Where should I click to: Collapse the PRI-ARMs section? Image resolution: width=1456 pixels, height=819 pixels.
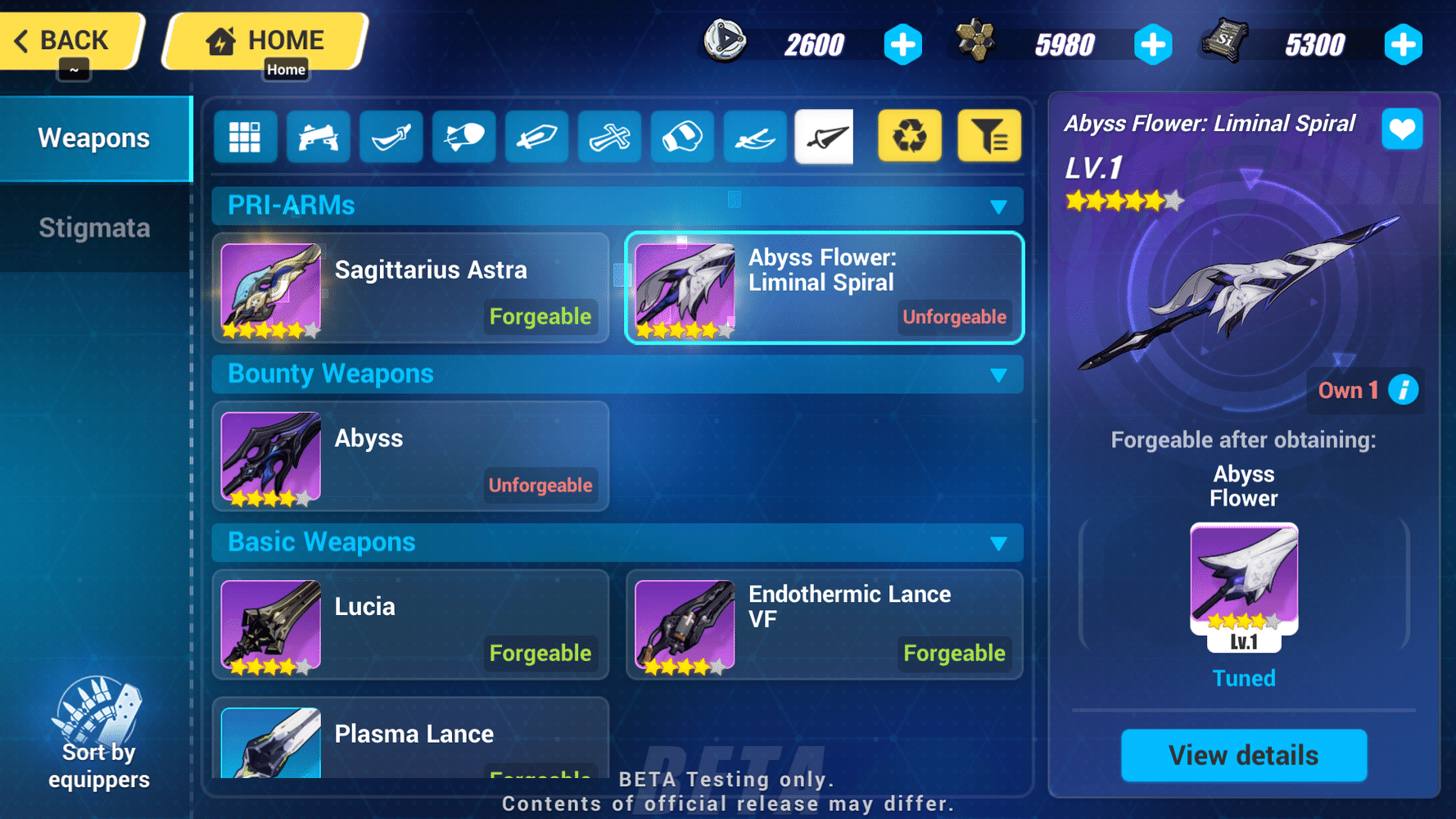click(998, 207)
